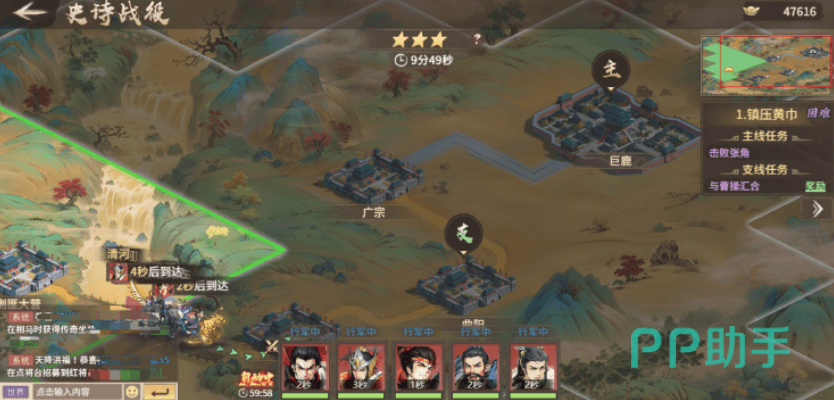
Task: Select the last hero portrait with topknot
Action: (x=531, y=365)
